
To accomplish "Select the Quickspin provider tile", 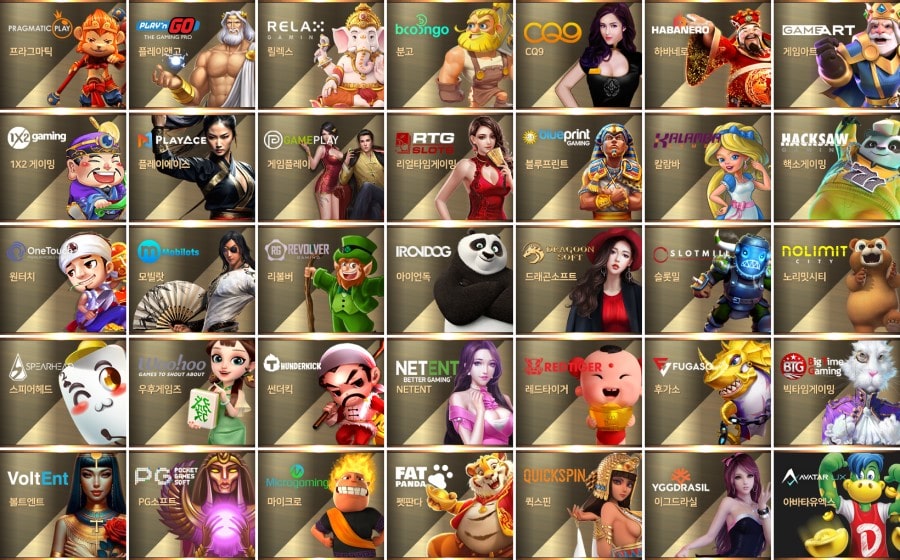I will coord(578,503).
